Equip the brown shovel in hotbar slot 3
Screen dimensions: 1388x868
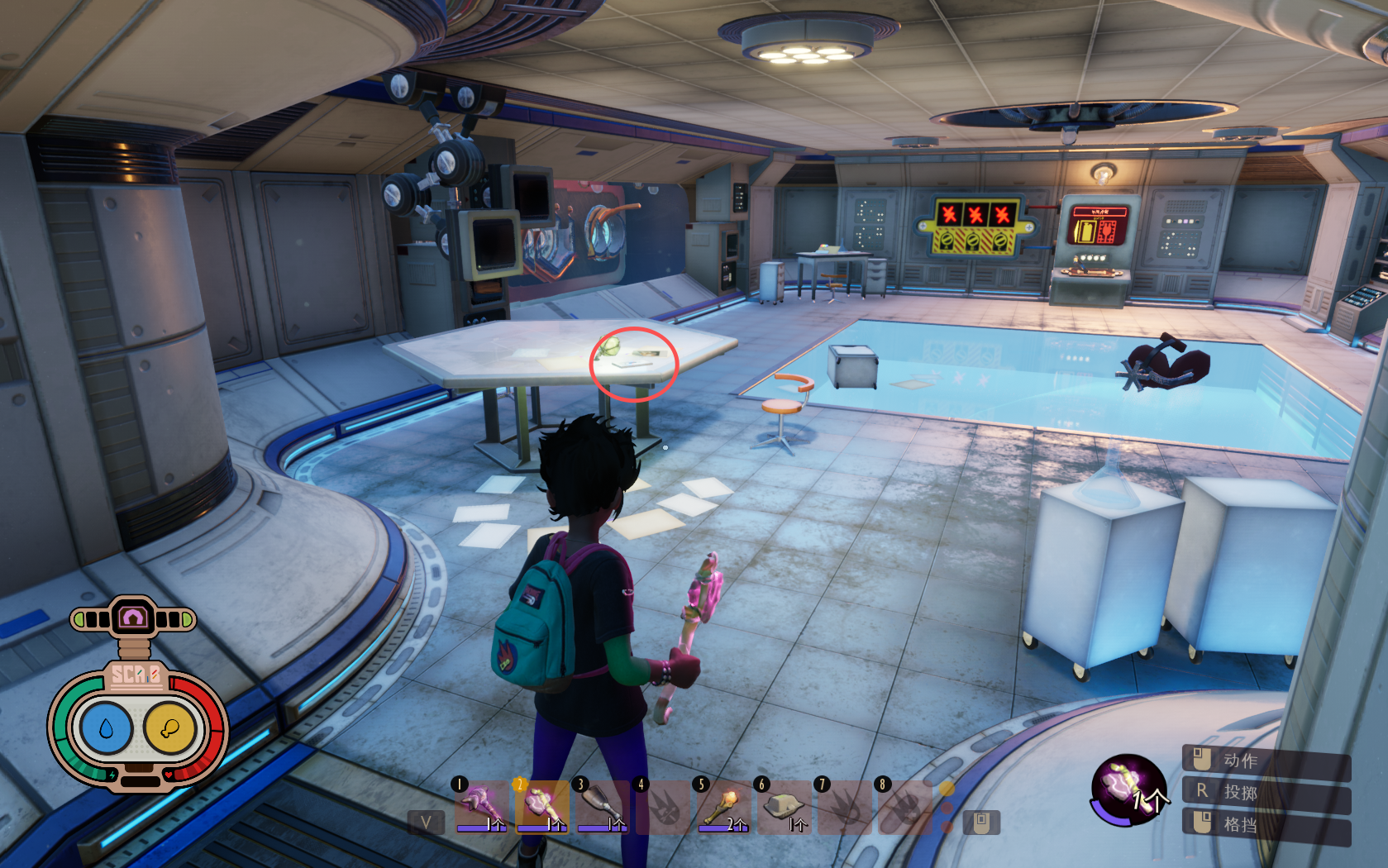click(x=601, y=804)
